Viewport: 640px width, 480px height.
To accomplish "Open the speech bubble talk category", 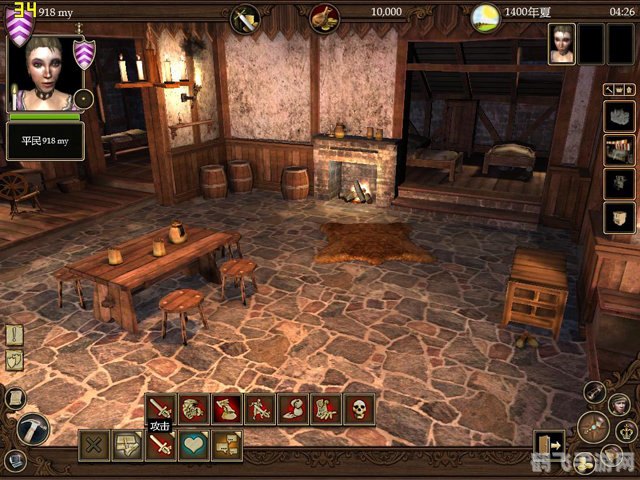I will tap(226, 445).
